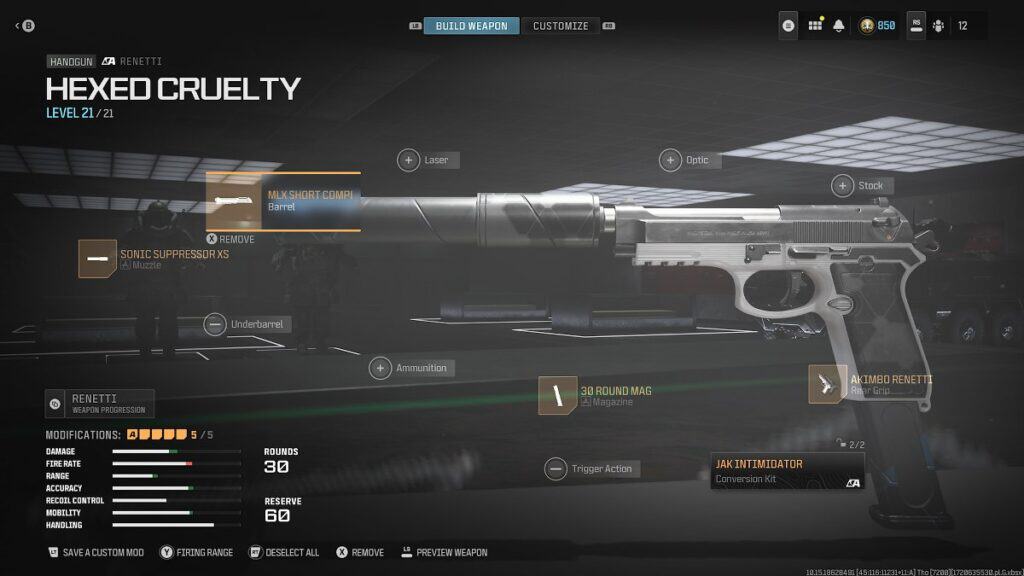The image size is (1024, 576).
Task: Open the Trigger Action slot
Action: click(555, 469)
